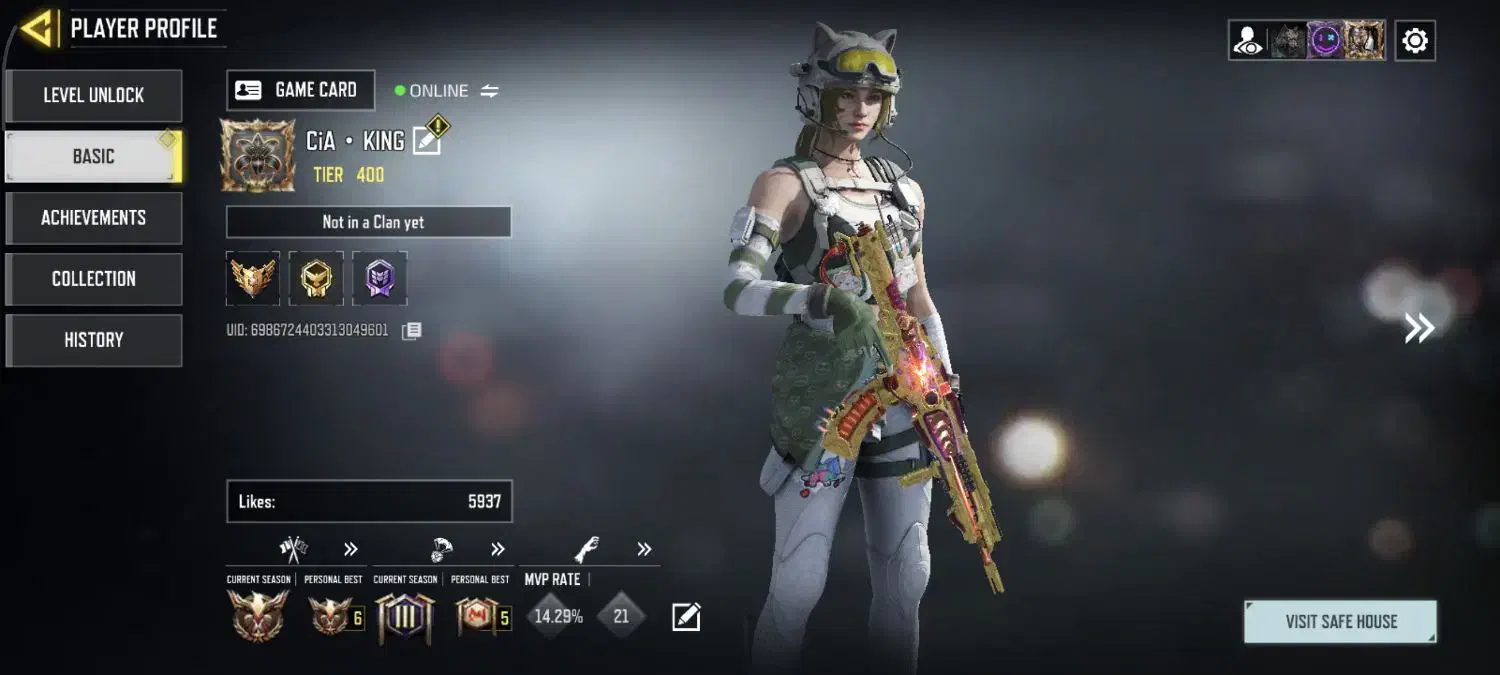Open the Not in a Clan yet bar
This screenshot has height=675, width=1500.
pos(369,222)
